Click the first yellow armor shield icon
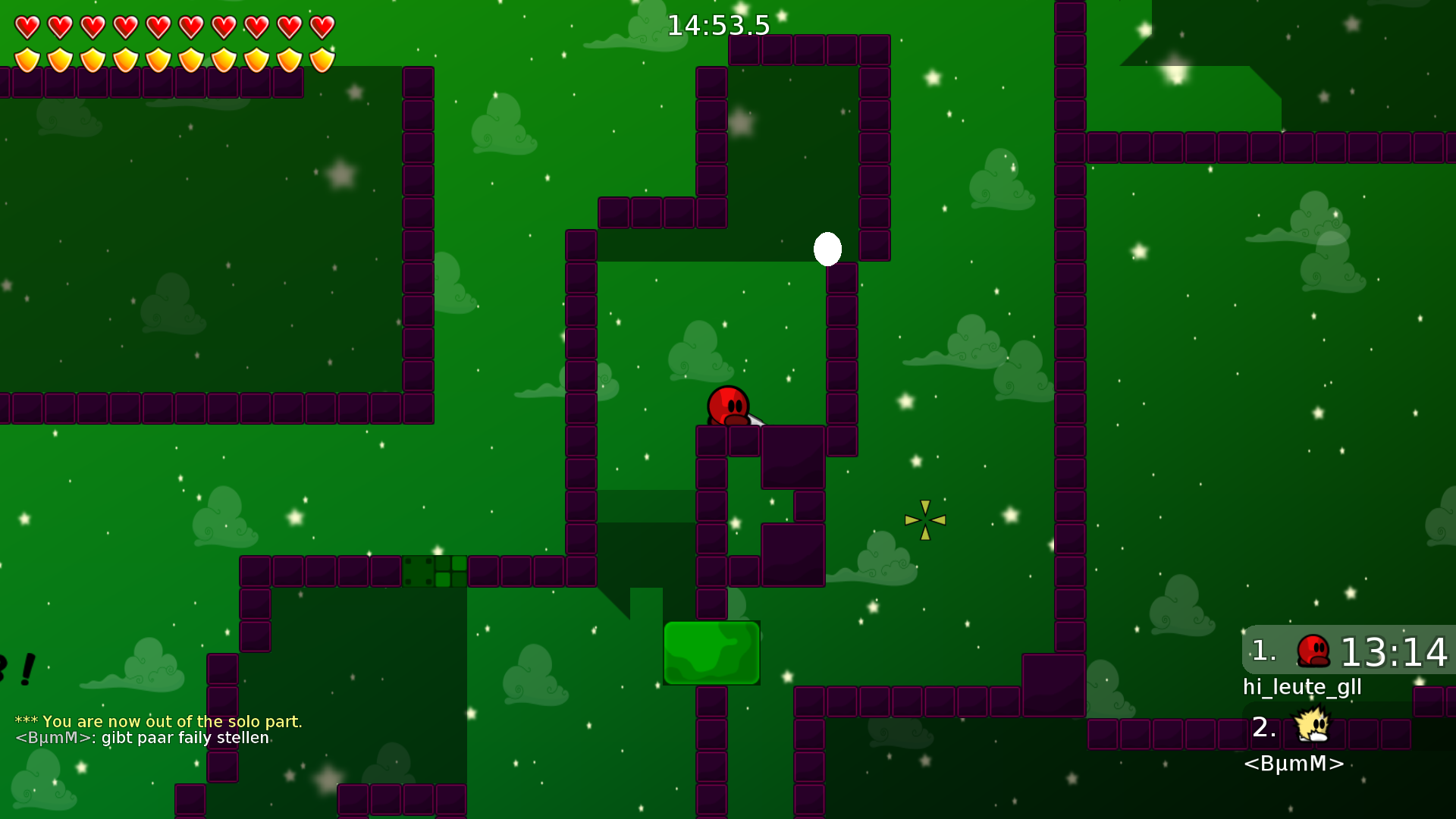This screenshot has height=819, width=1456. point(26,58)
